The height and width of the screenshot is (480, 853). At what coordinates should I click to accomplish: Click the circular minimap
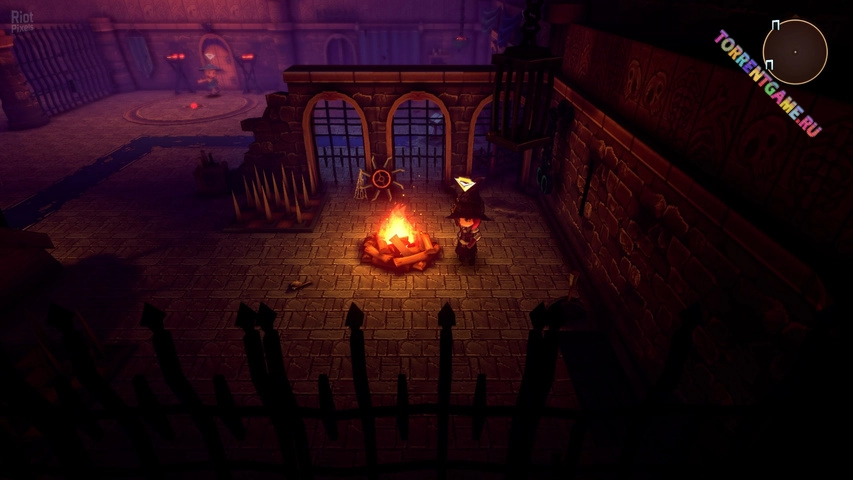pos(795,51)
